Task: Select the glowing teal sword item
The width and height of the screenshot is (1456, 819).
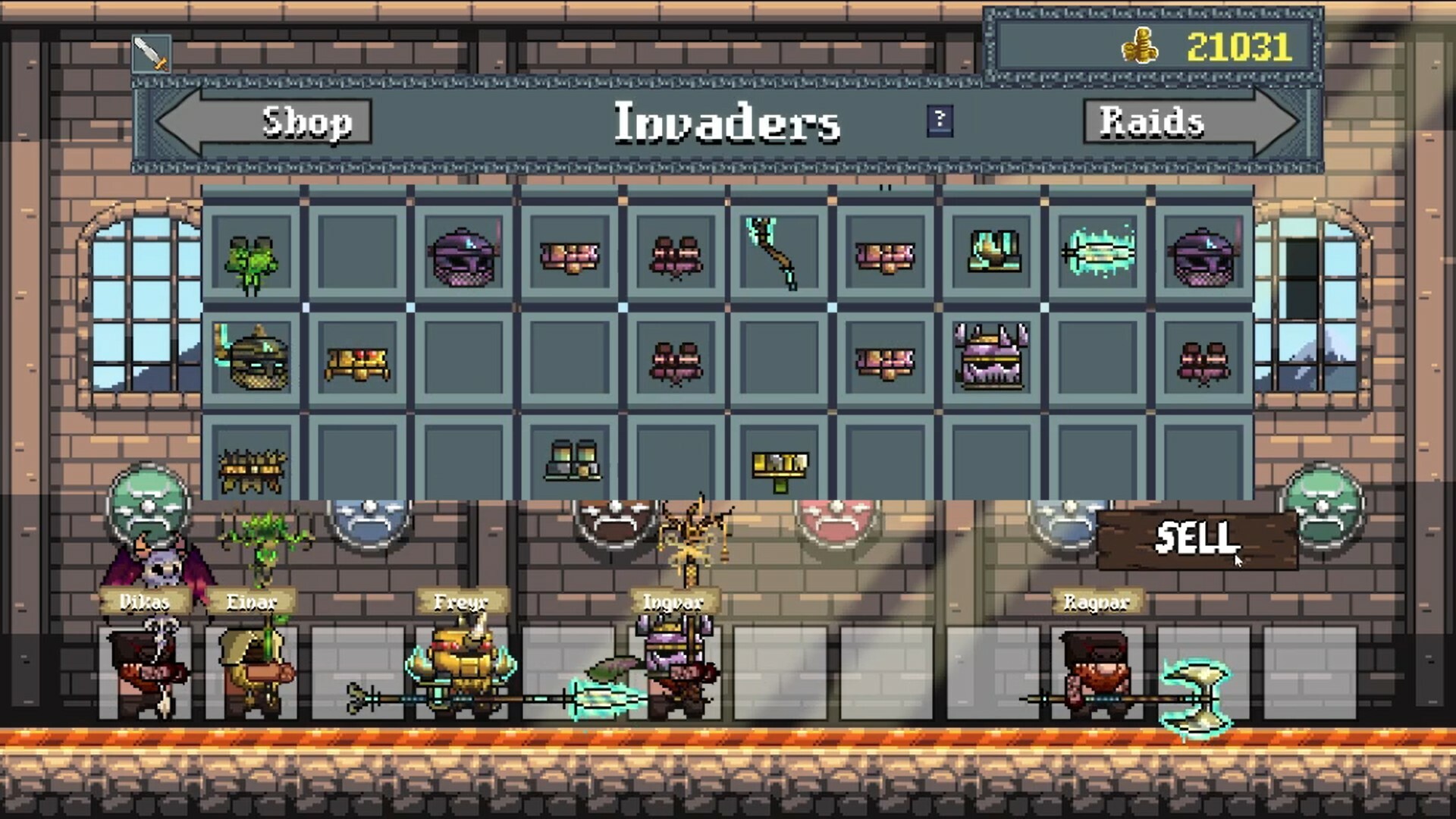Action: coord(1100,254)
